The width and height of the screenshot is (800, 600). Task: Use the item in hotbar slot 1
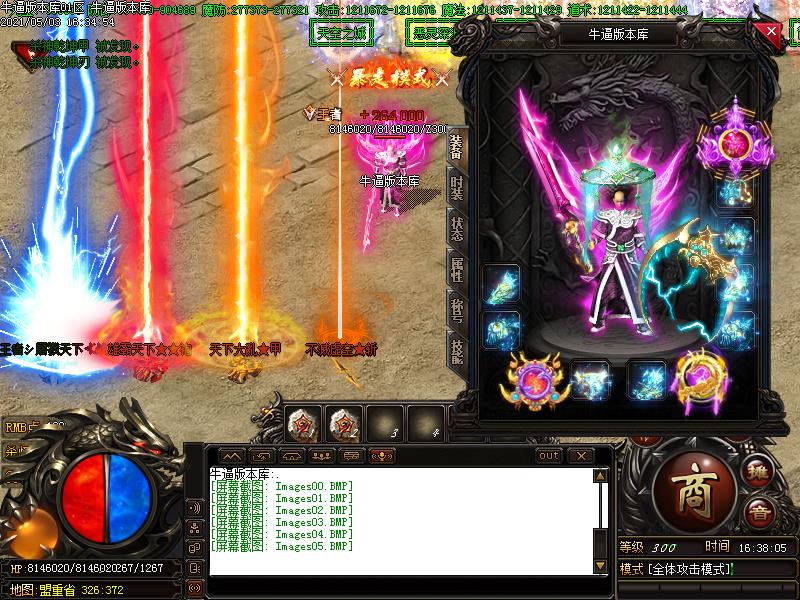(x=301, y=423)
